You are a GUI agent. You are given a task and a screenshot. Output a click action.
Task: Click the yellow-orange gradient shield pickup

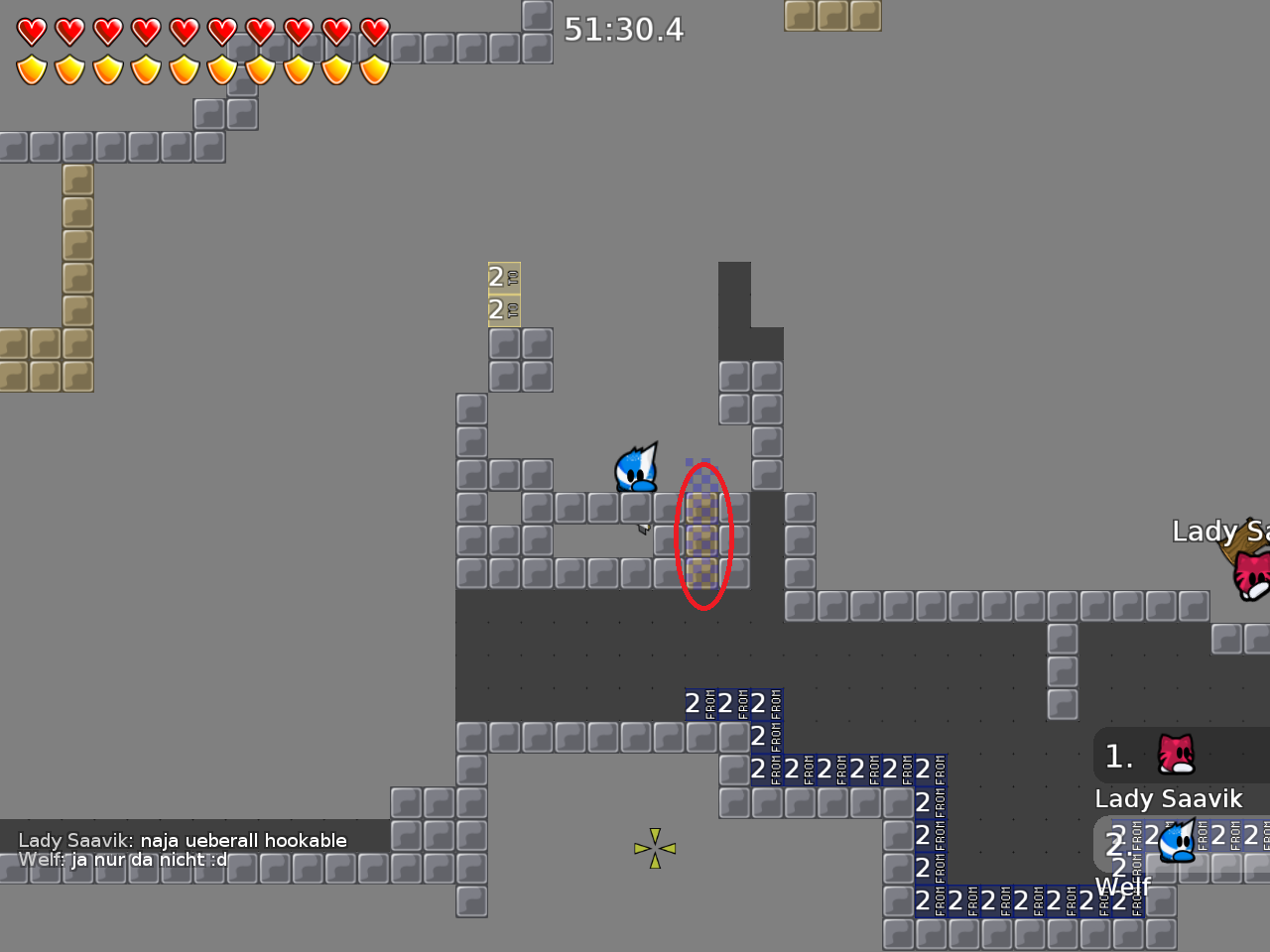pyautogui.click(x=31, y=67)
